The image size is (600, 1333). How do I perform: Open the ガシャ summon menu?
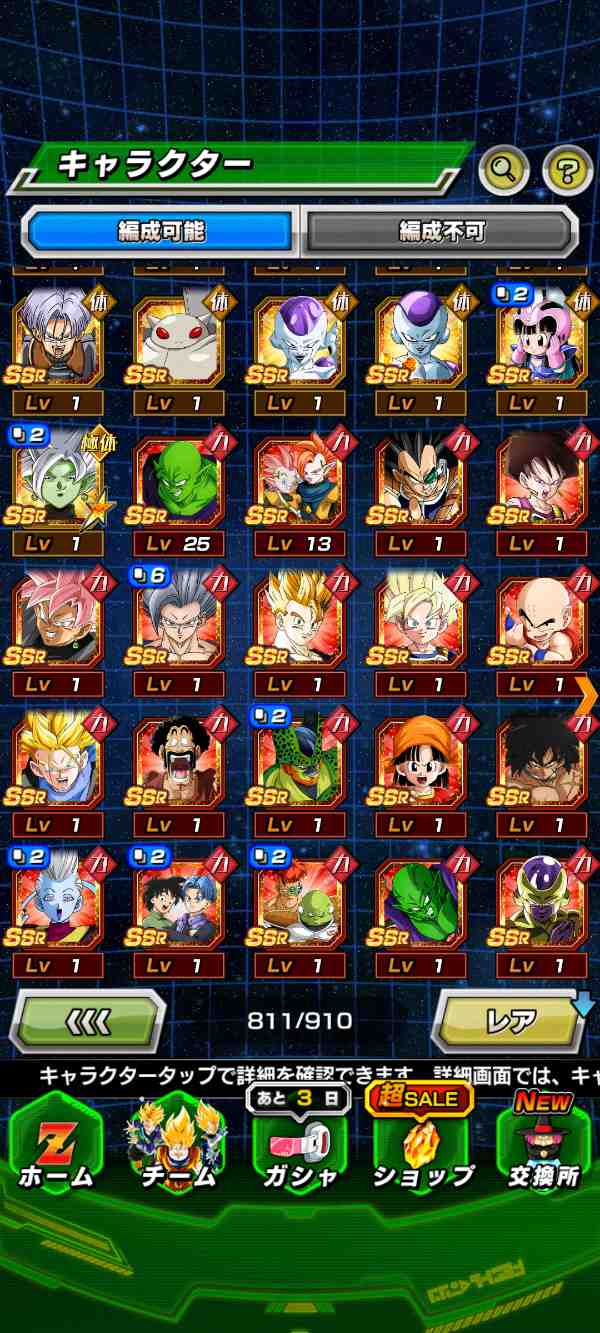[x=300, y=1147]
